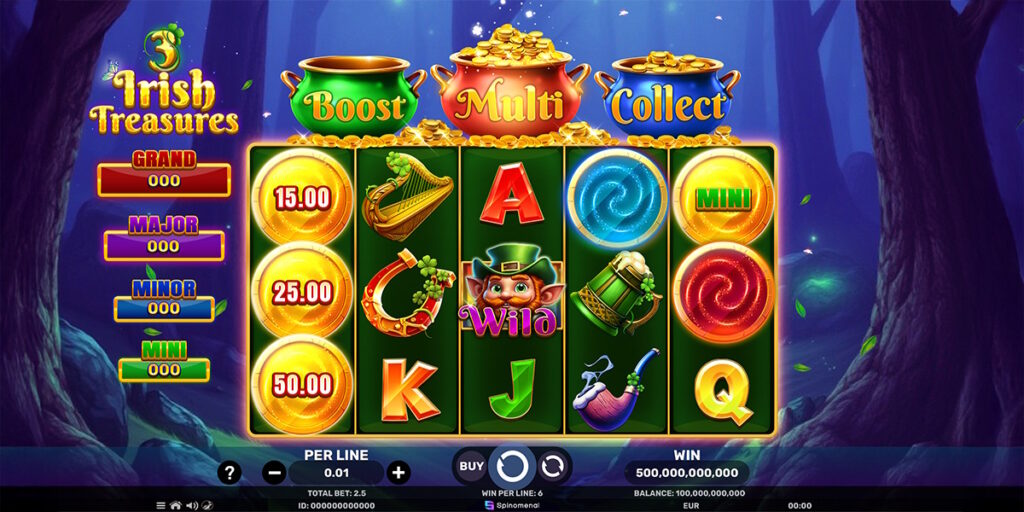
Task: Activate the autospin button
Action: 552,465
